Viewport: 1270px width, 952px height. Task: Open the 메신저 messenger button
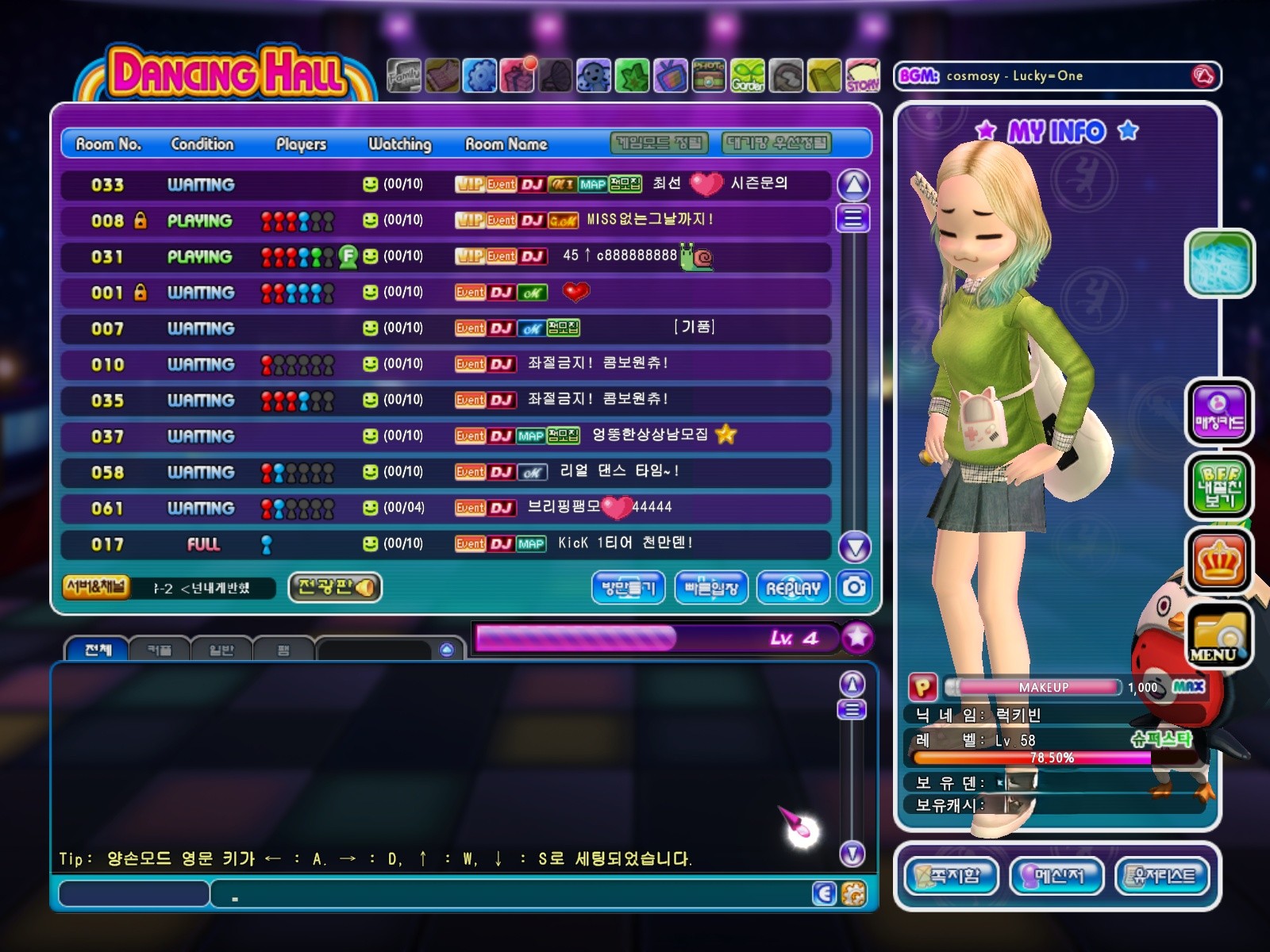(x=1056, y=876)
